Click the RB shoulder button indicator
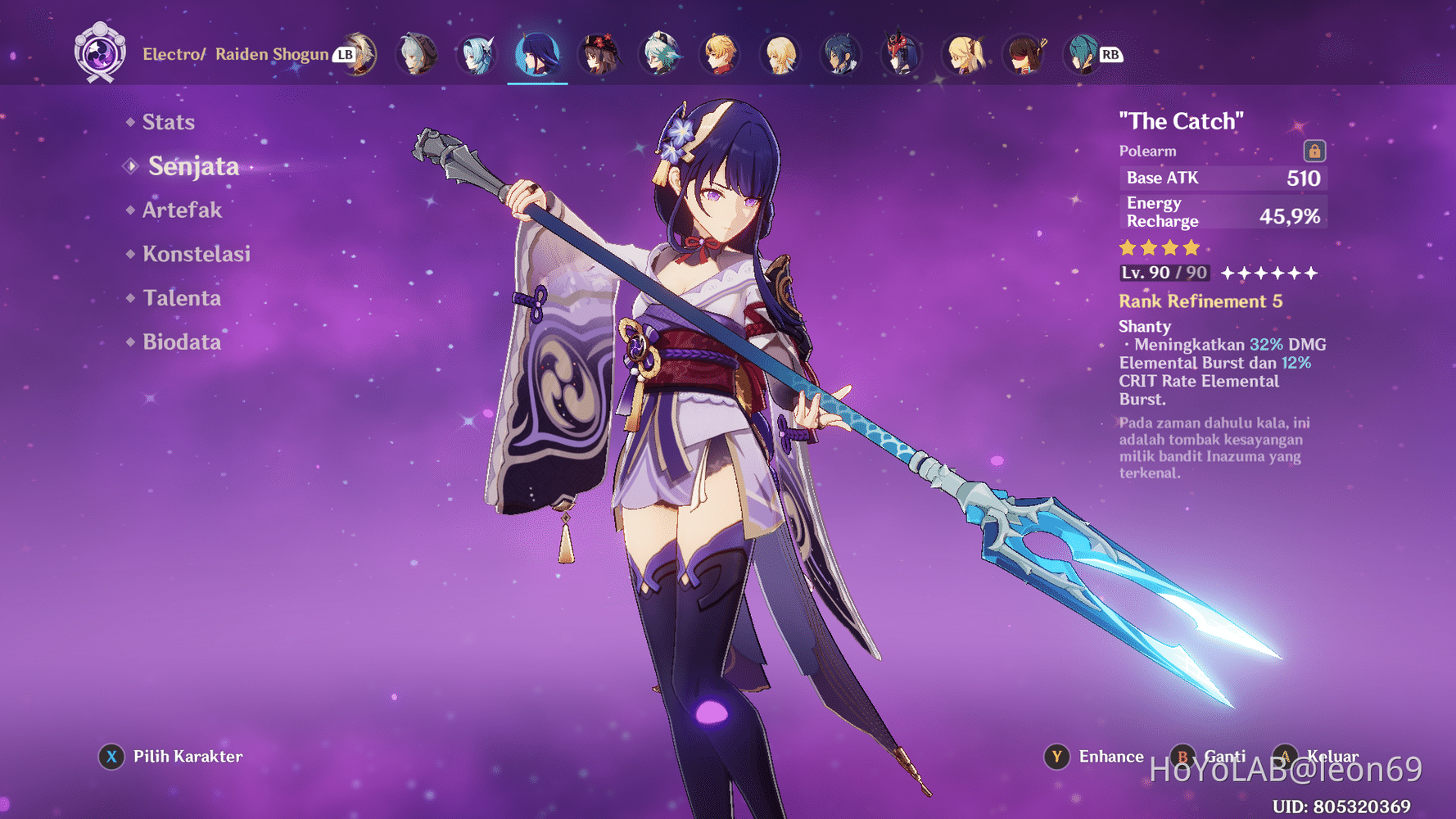The image size is (1456, 819). coord(1110,55)
